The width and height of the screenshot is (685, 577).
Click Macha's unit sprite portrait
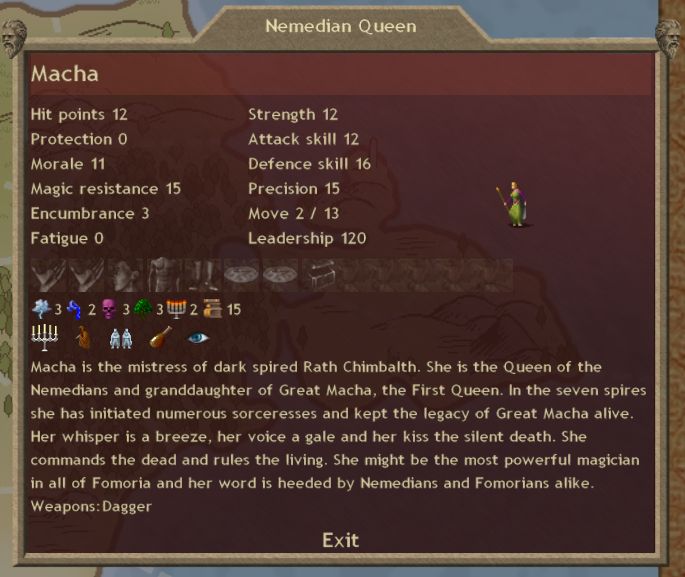[x=513, y=204]
